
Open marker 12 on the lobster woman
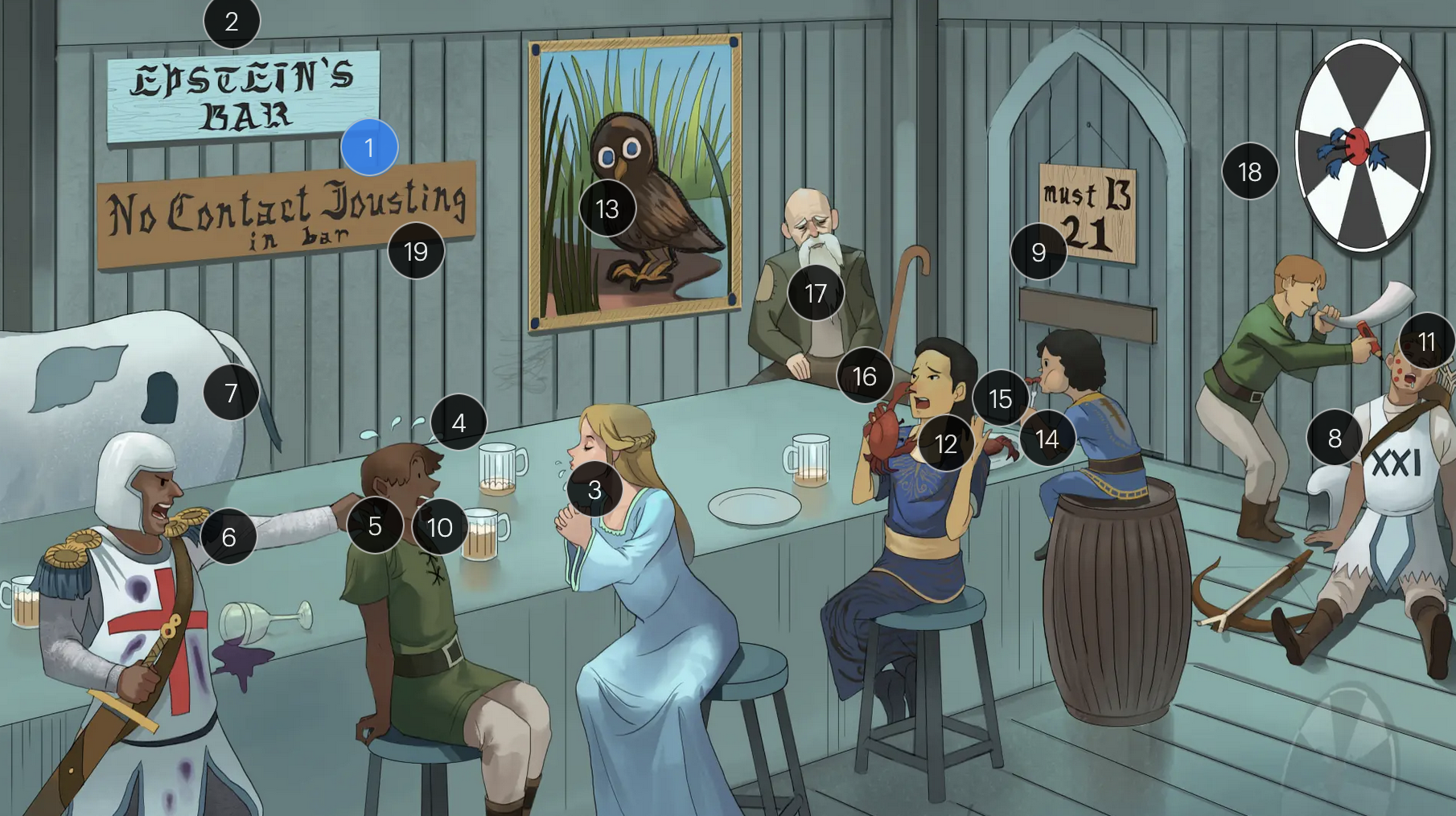coord(946,443)
